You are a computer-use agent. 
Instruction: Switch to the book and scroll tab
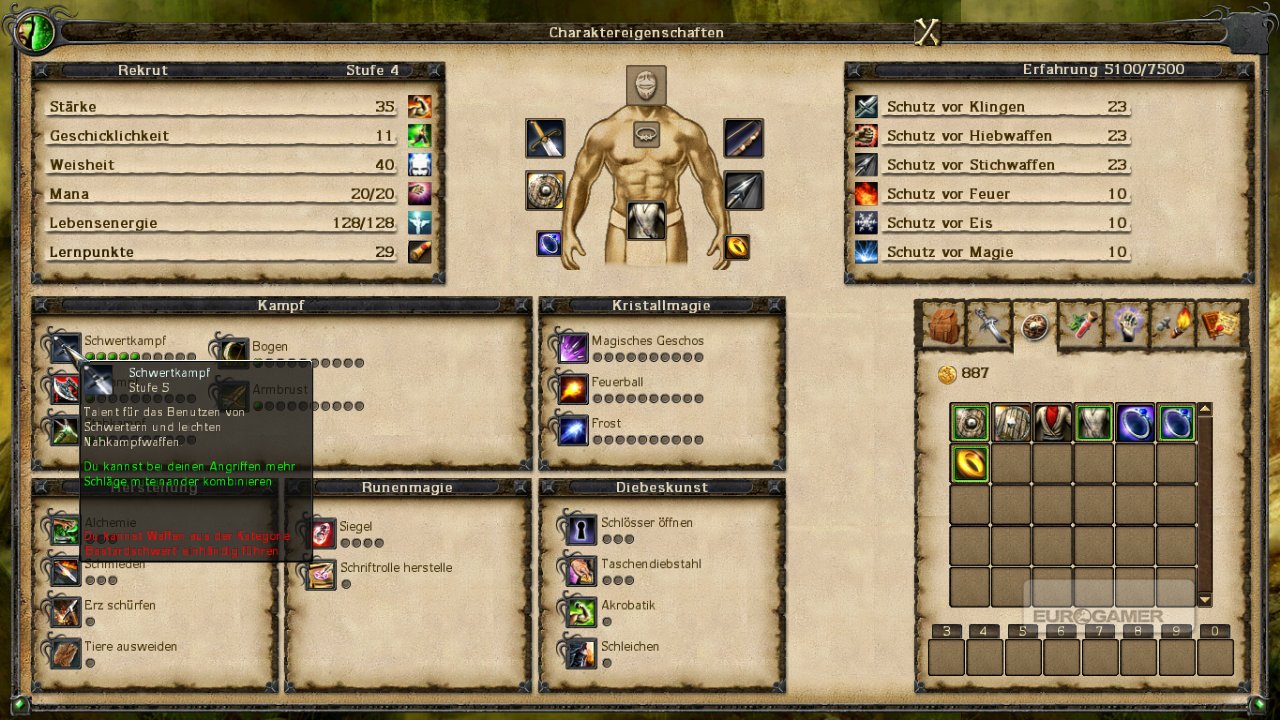[1220, 325]
